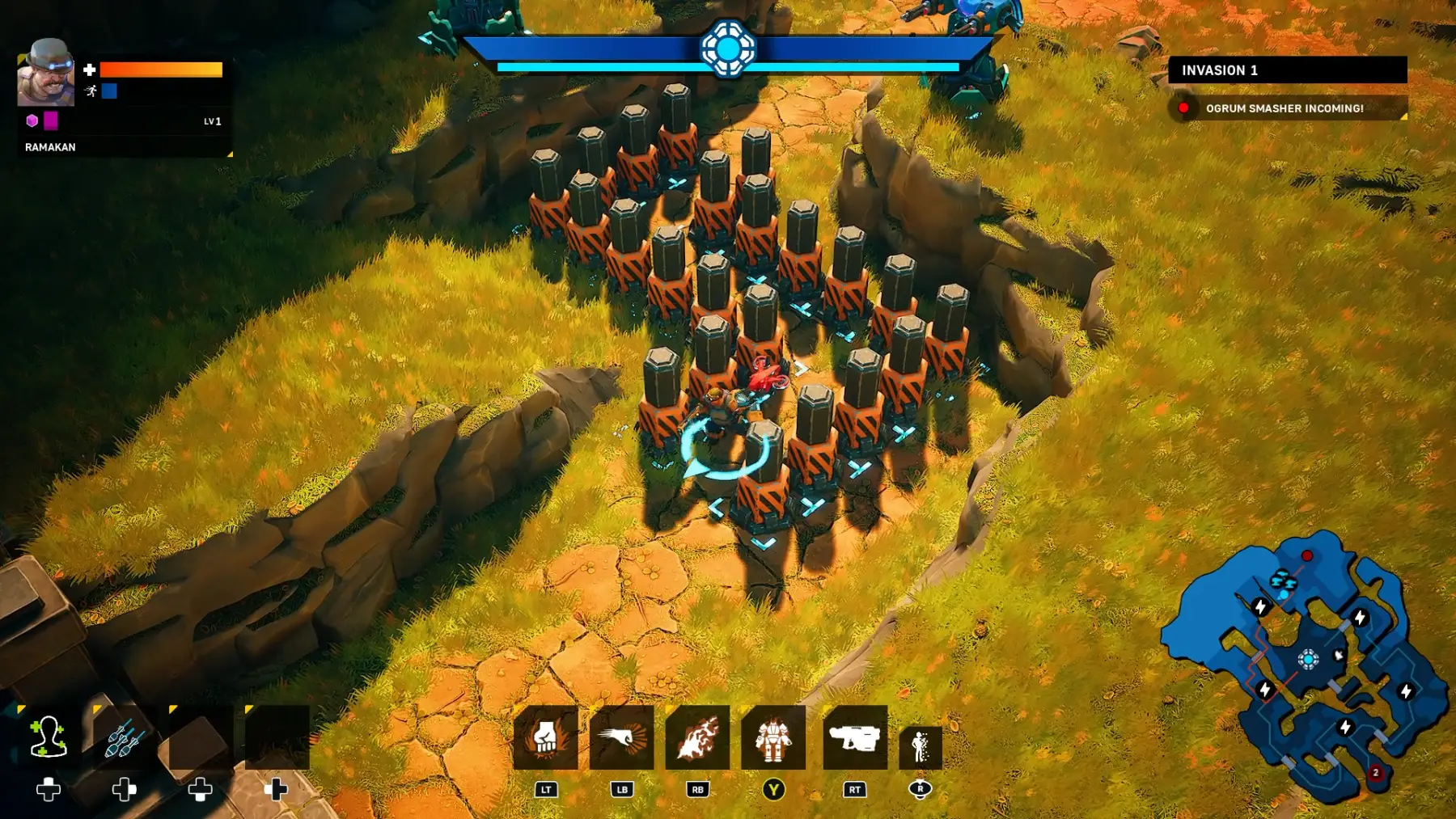This screenshot has height=819, width=1456.
Task: Click the red enemy dot on the minimap
Action: tap(1307, 555)
